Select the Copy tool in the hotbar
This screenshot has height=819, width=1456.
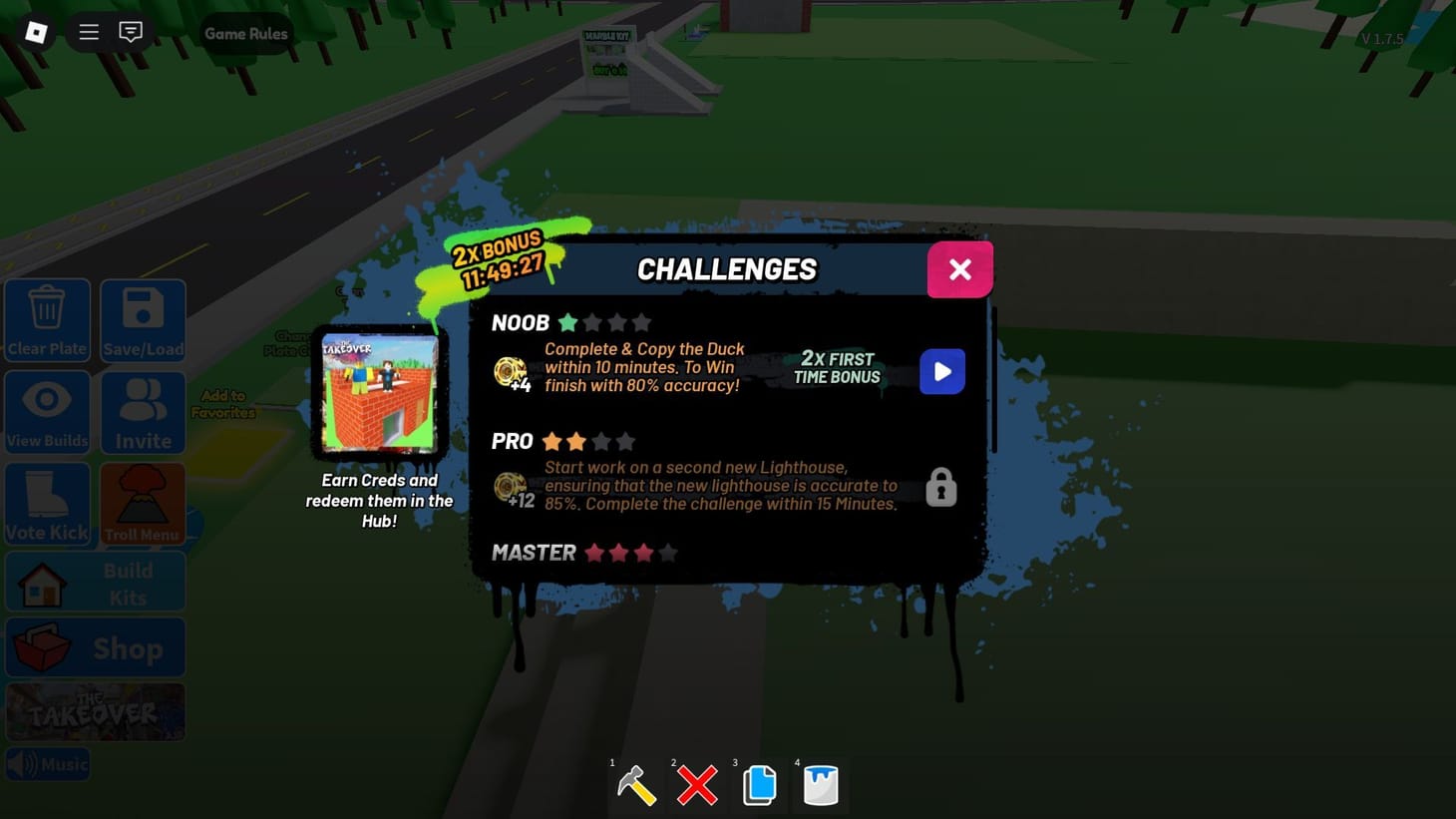[759, 787]
